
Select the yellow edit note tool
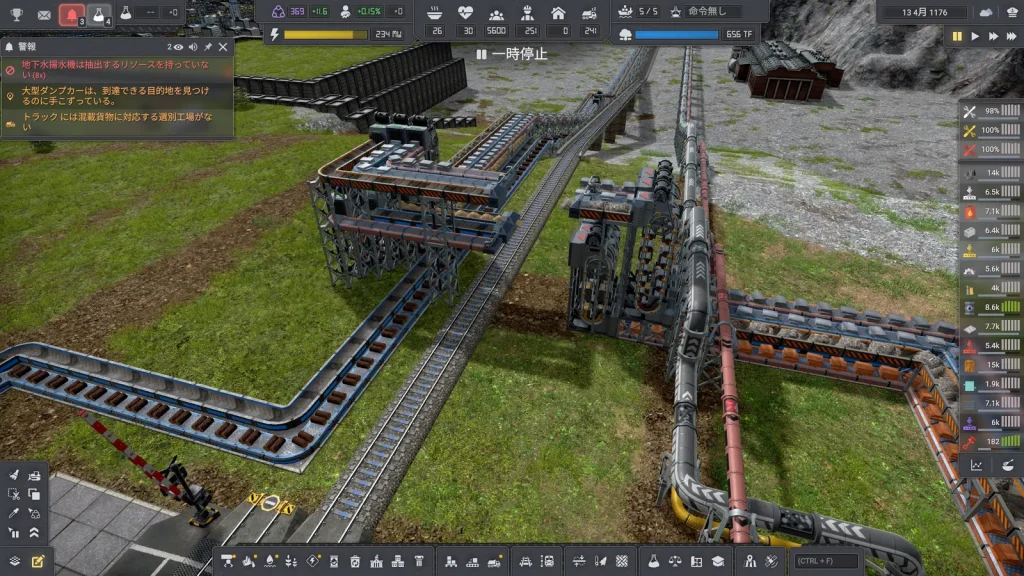click(x=38, y=561)
